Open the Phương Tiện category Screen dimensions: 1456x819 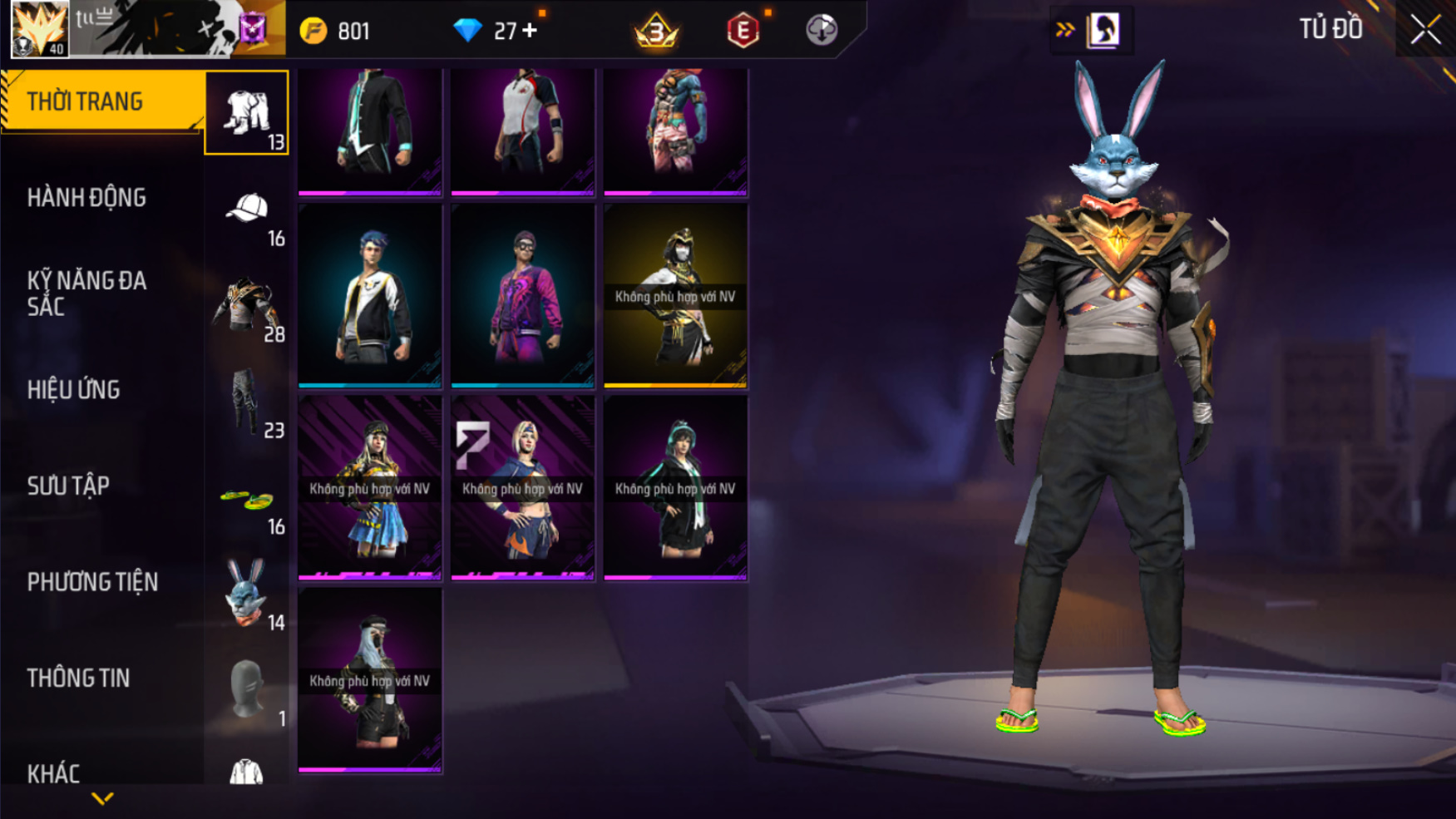[92, 582]
